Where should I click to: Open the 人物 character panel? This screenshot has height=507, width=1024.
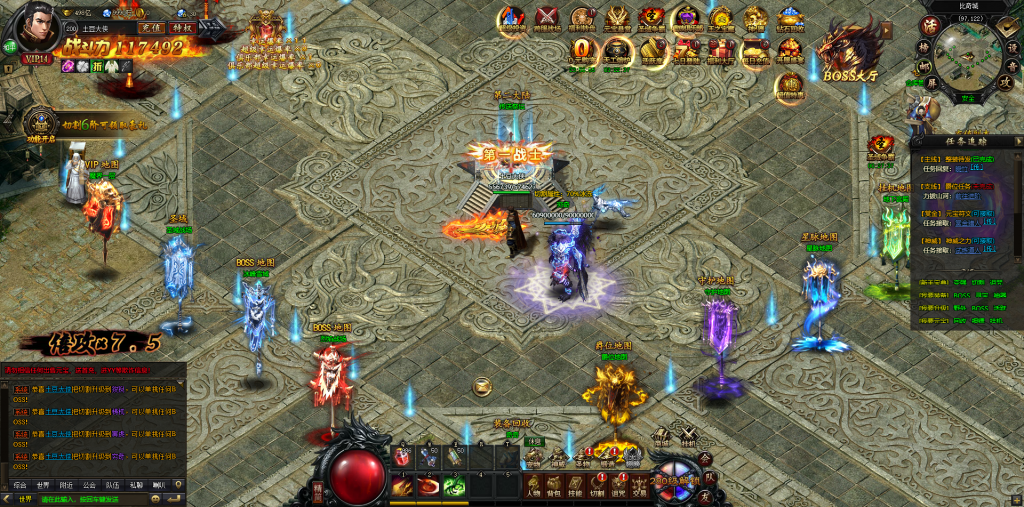(x=533, y=486)
